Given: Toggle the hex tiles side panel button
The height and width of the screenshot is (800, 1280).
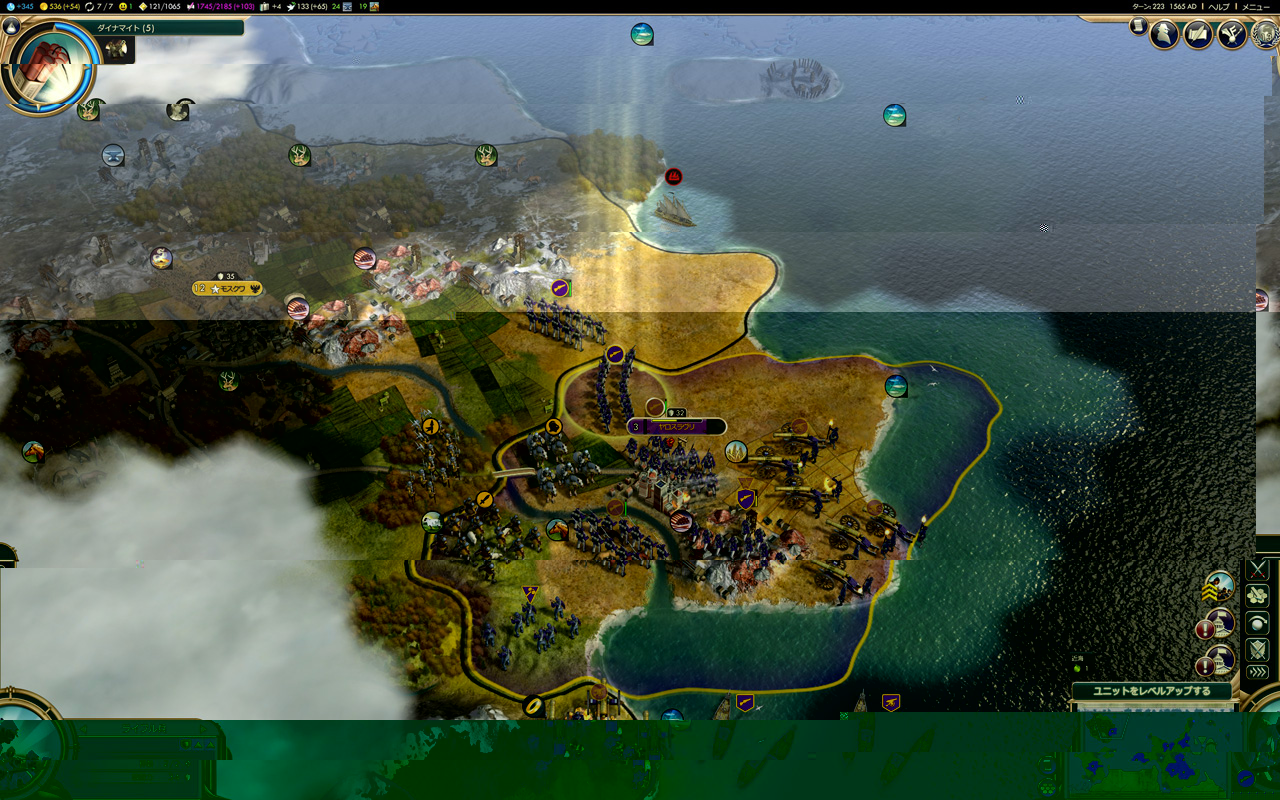Looking at the screenshot, I should 1258,596.
